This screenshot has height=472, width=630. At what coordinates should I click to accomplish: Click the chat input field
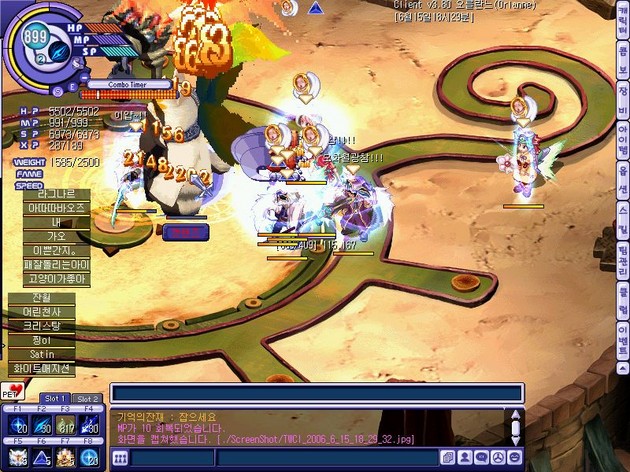pyautogui.click(x=316, y=393)
